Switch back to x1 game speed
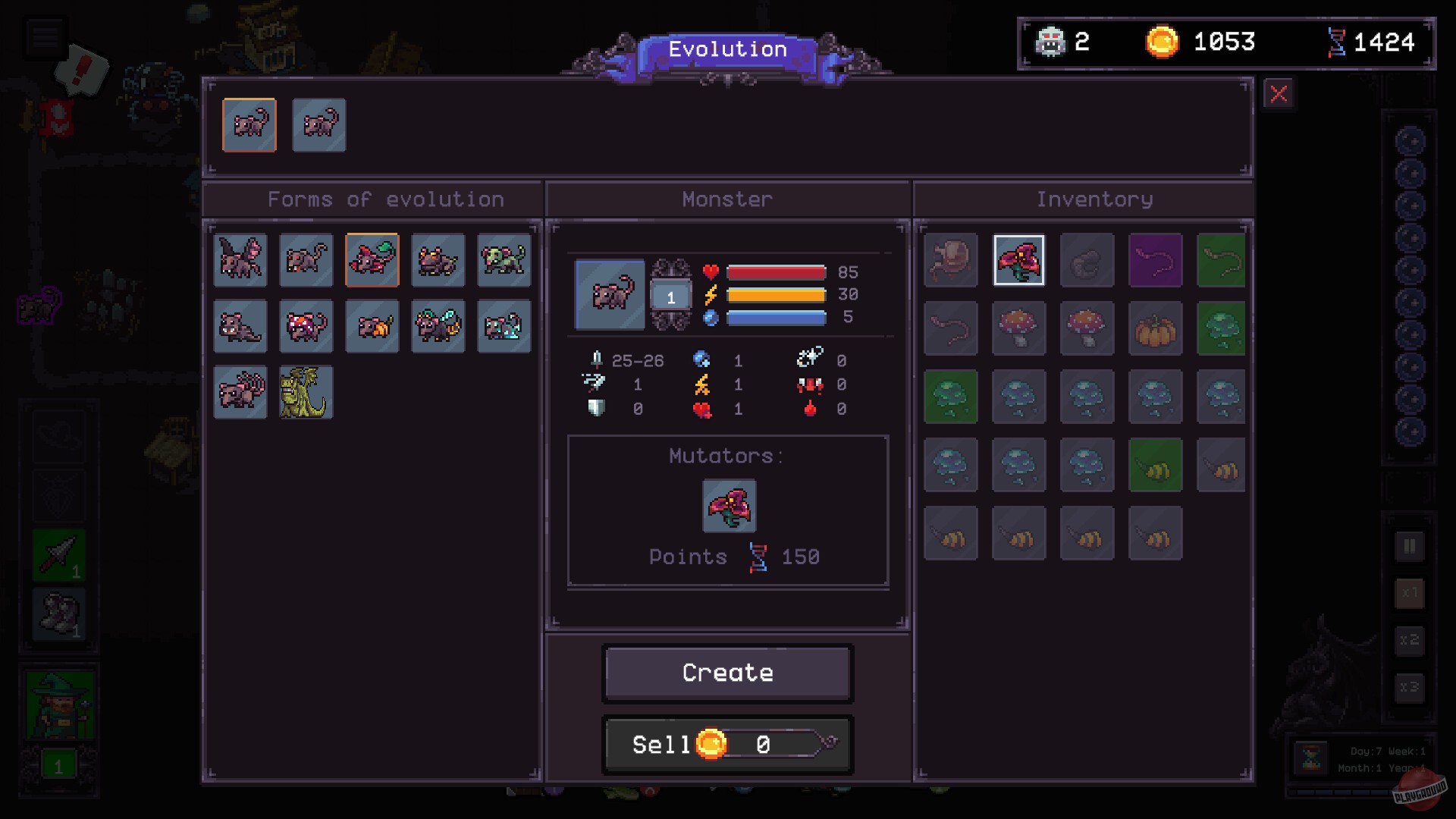Viewport: 1456px width, 819px height. (x=1410, y=593)
